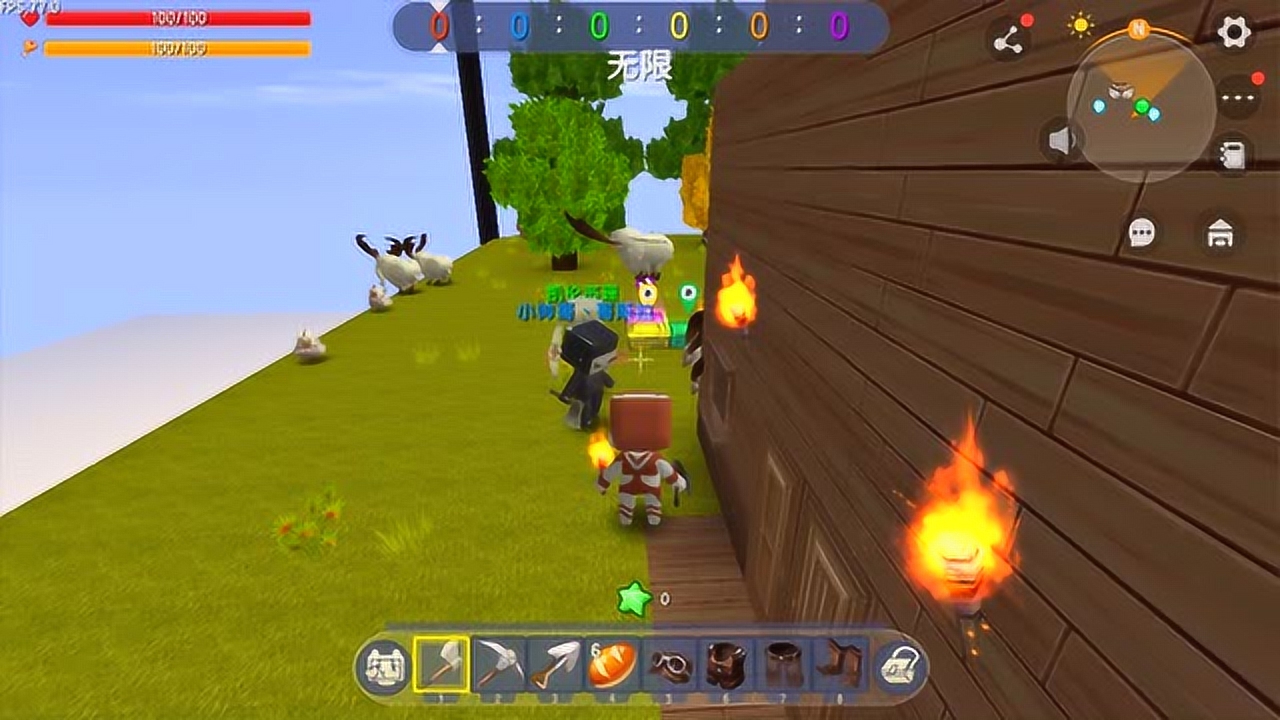The image size is (1280, 720).
Task: Open the chest button right of hotbar
Action: (900, 666)
